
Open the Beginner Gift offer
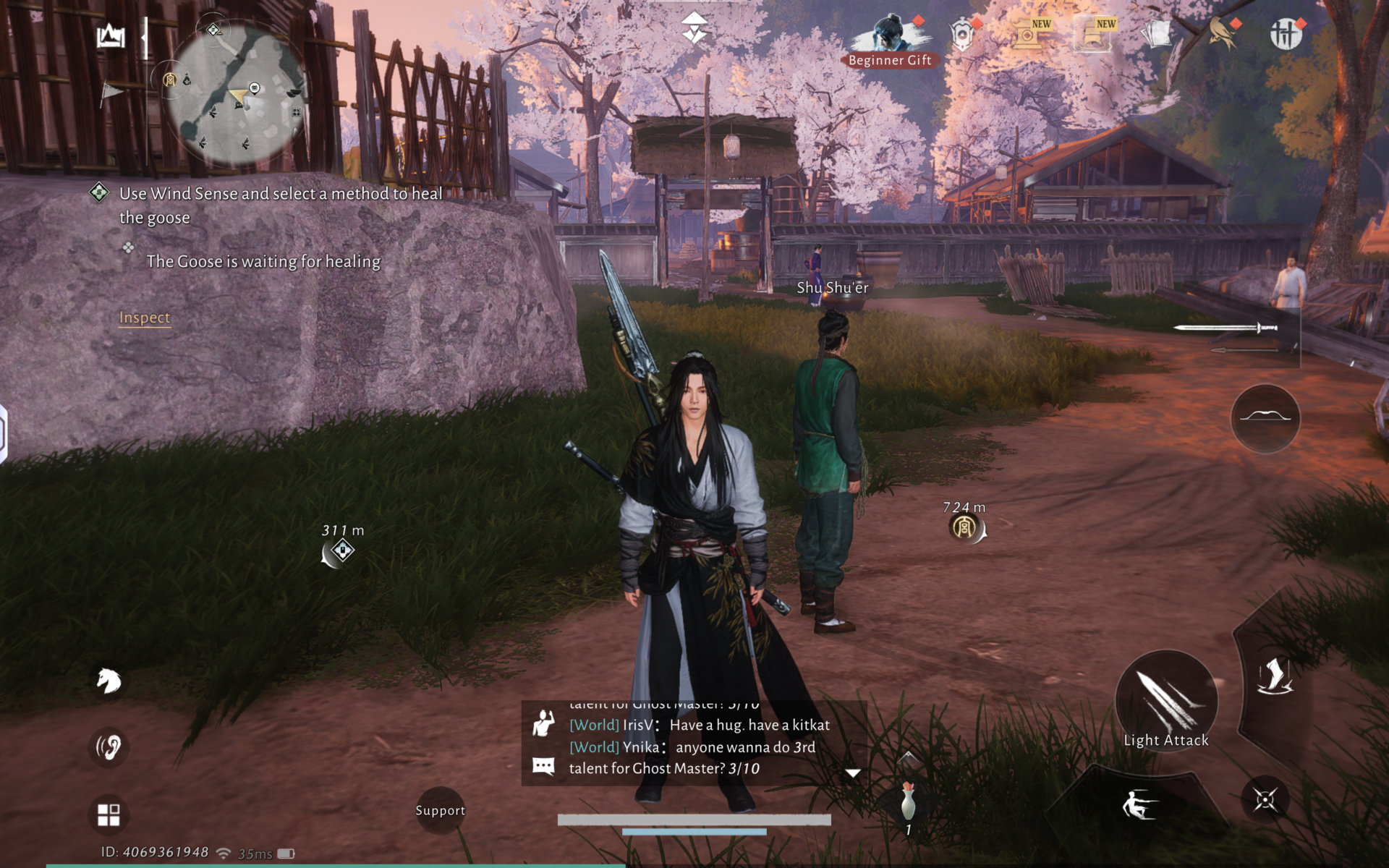(x=889, y=42)
